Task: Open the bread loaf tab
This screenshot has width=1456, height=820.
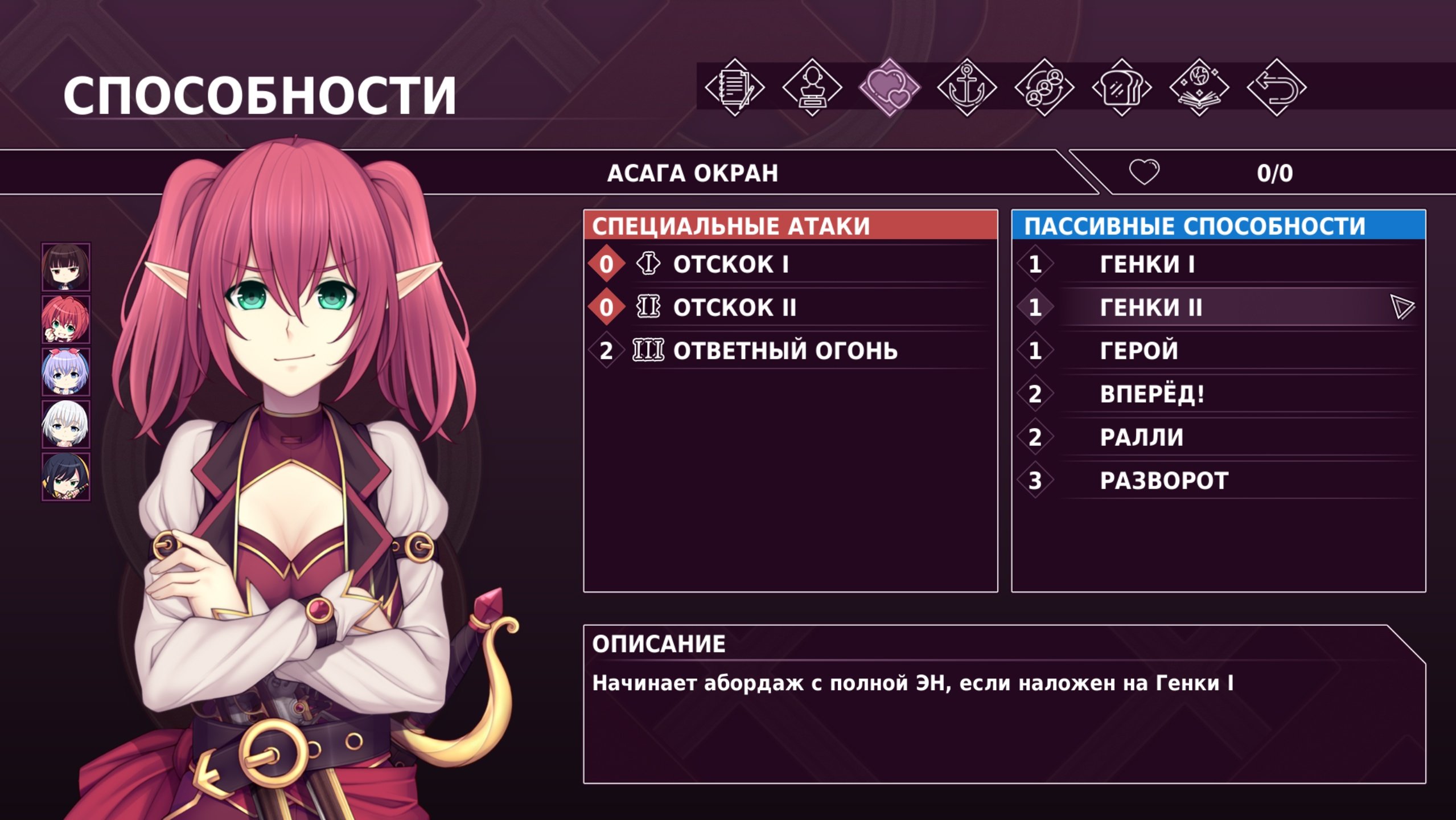Action: point(1121,88)
